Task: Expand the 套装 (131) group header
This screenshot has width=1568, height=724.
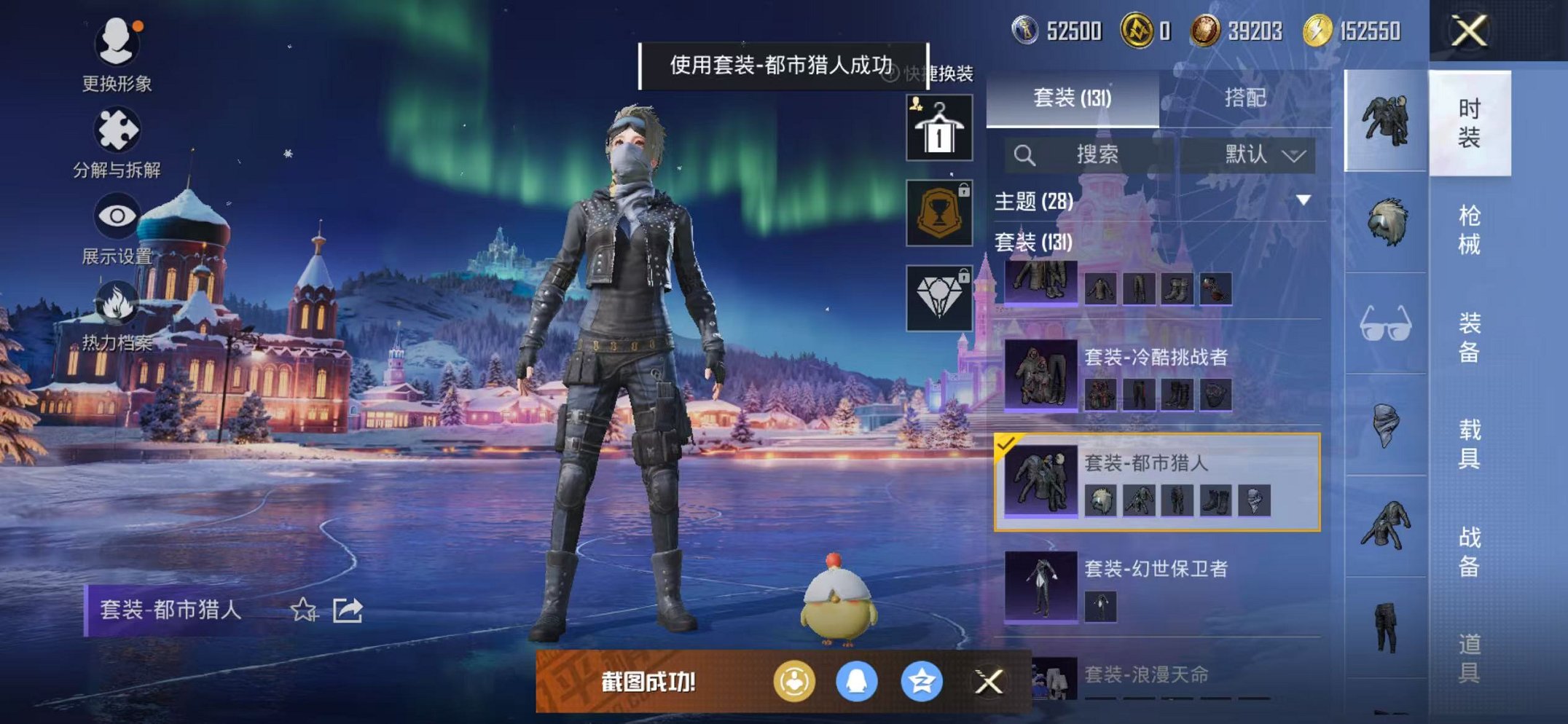Action: [1035, 243]
